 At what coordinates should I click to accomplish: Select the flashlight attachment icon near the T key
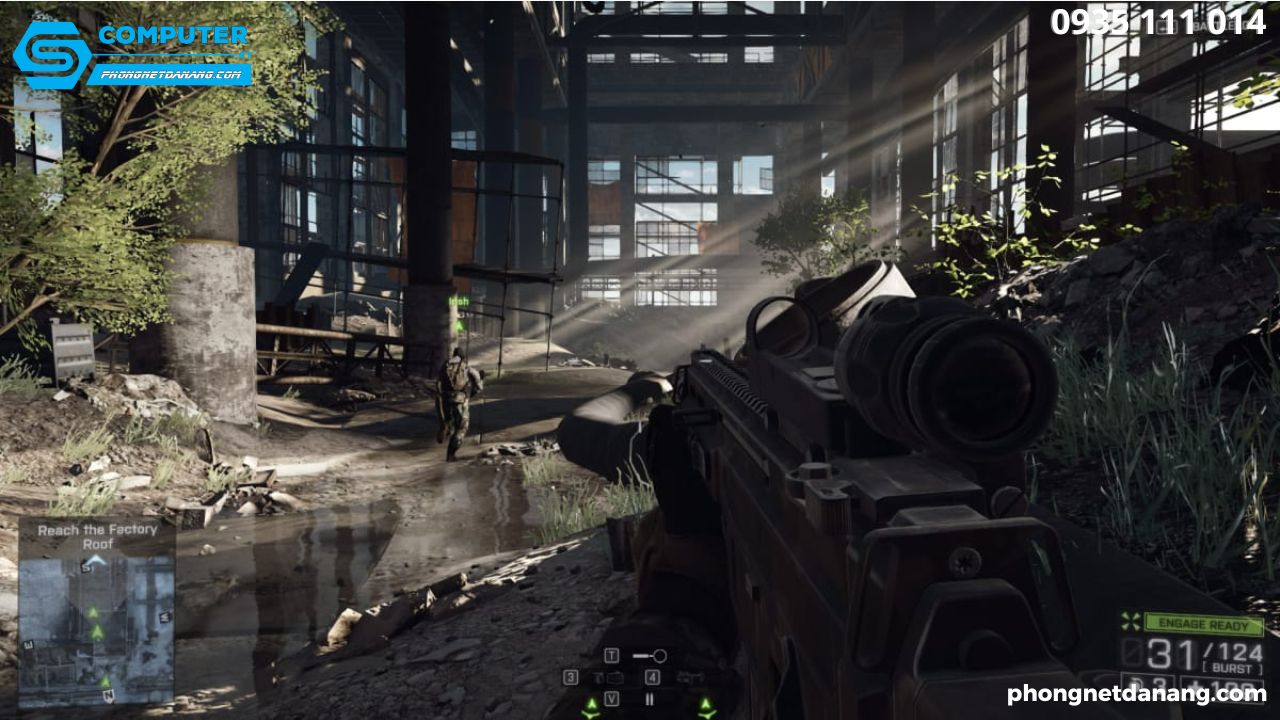[x=650, y=656]
